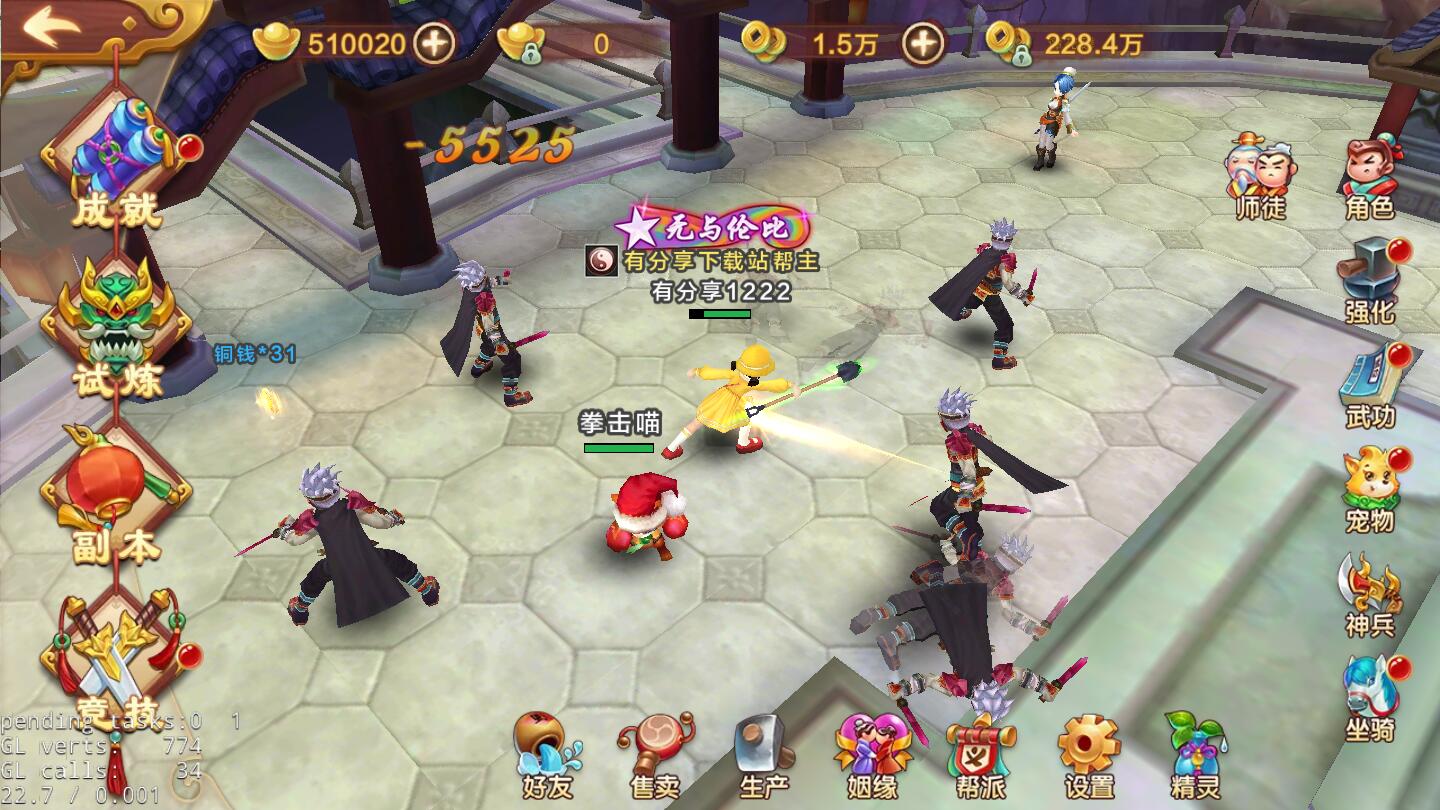Open the 角色 character sheet

[x=1369, y=176]
